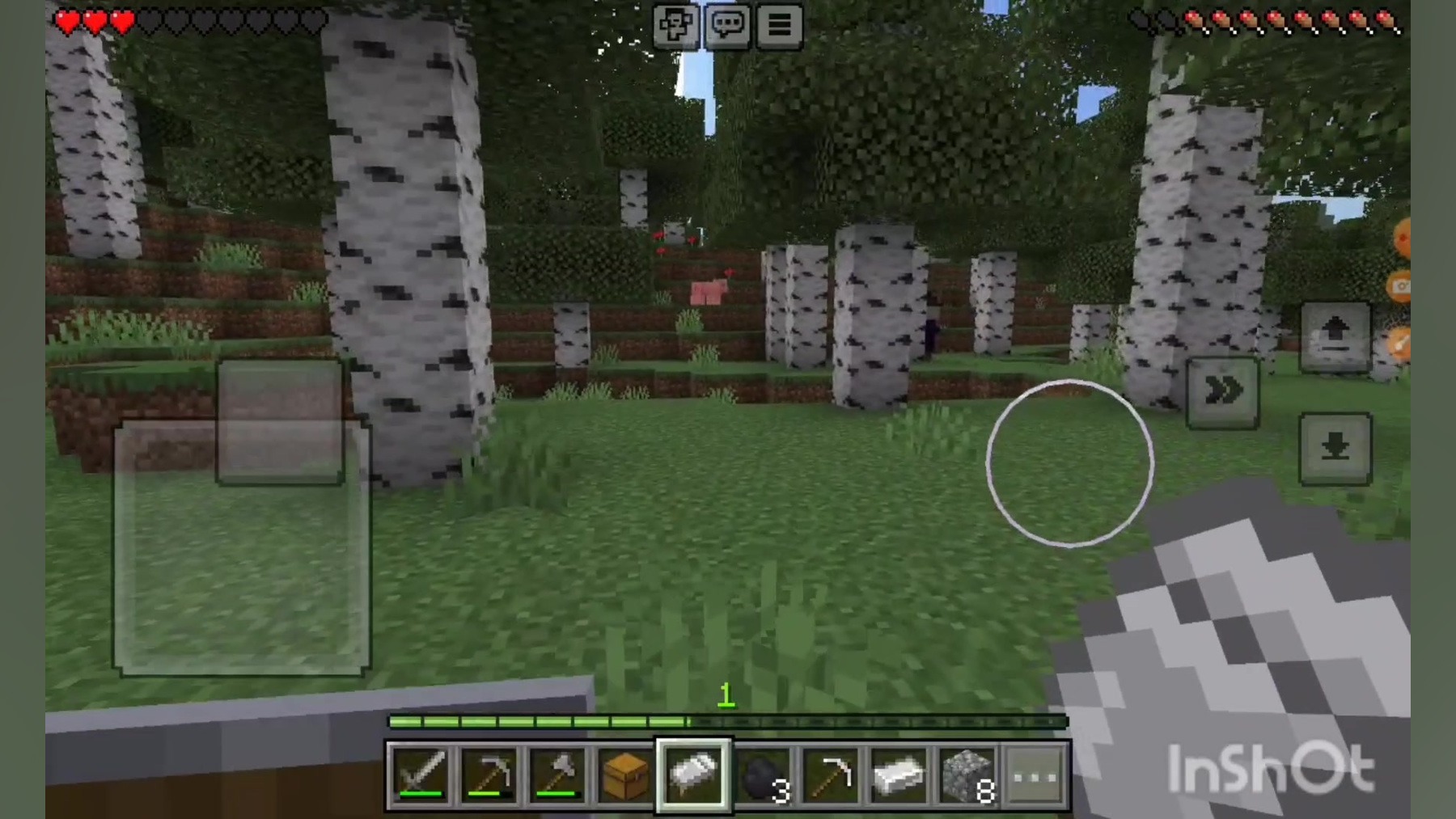Tap the jump up-arrow button
This screenshot has height=819, width=1456.
[1335, 336]
